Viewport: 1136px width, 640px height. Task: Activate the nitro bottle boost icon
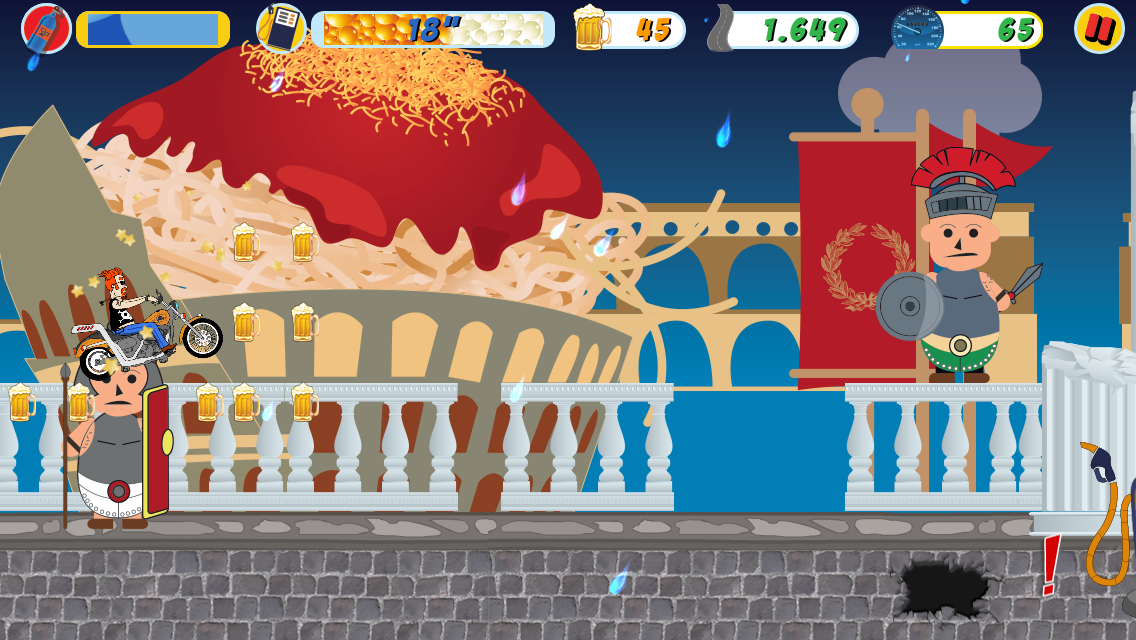coord(46,29)
